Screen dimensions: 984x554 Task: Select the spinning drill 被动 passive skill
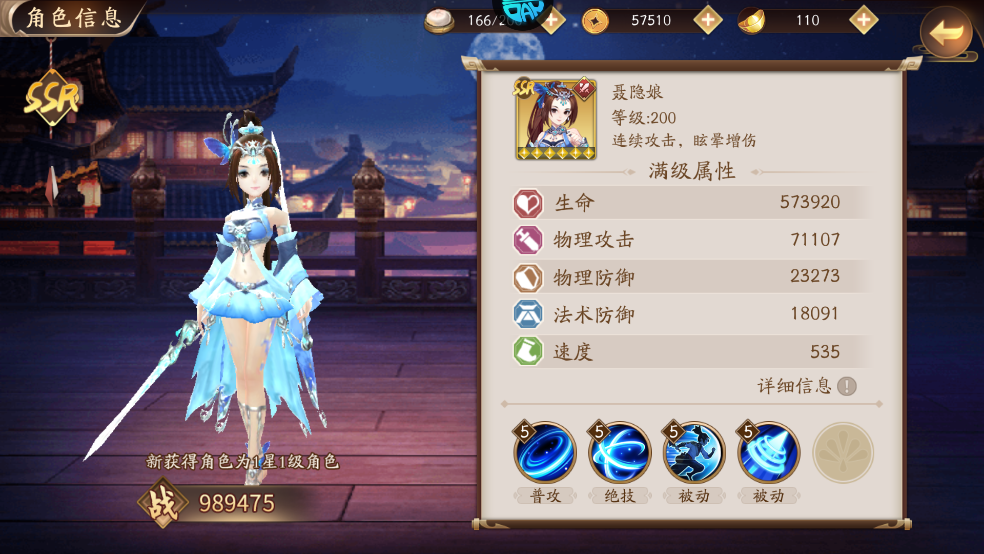[768, 453]
